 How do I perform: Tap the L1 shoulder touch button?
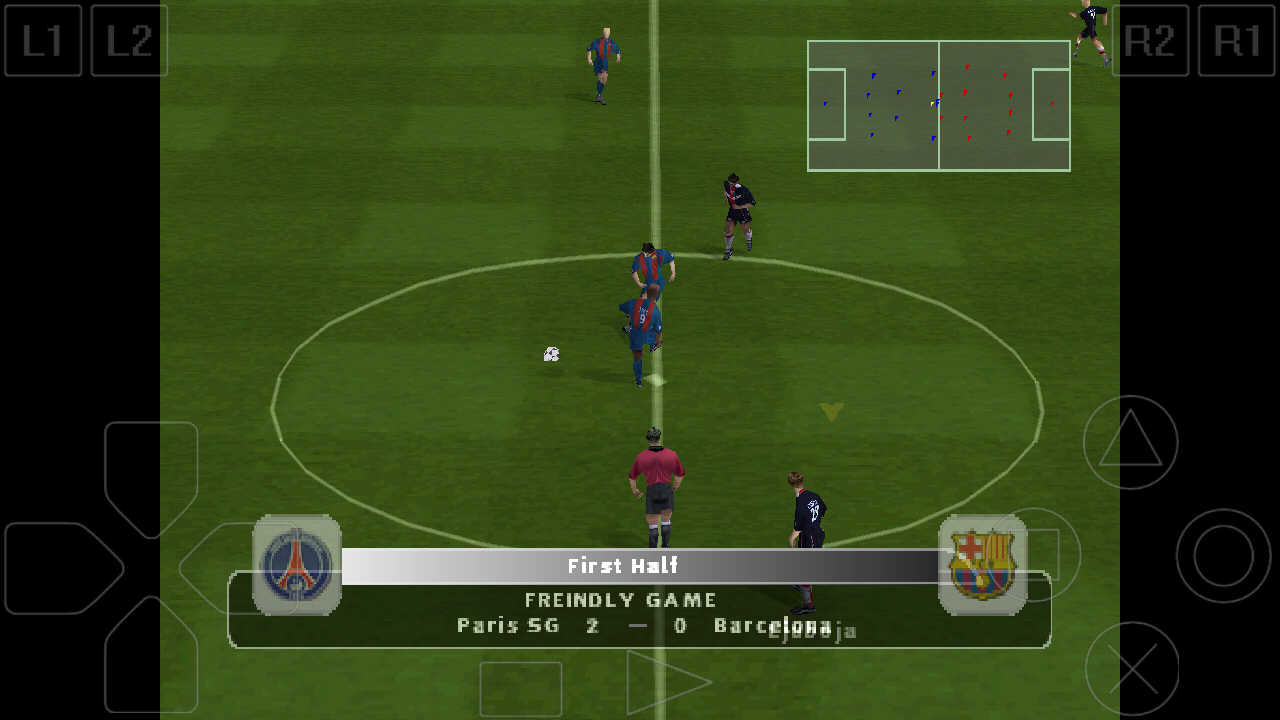coord(43,41)
